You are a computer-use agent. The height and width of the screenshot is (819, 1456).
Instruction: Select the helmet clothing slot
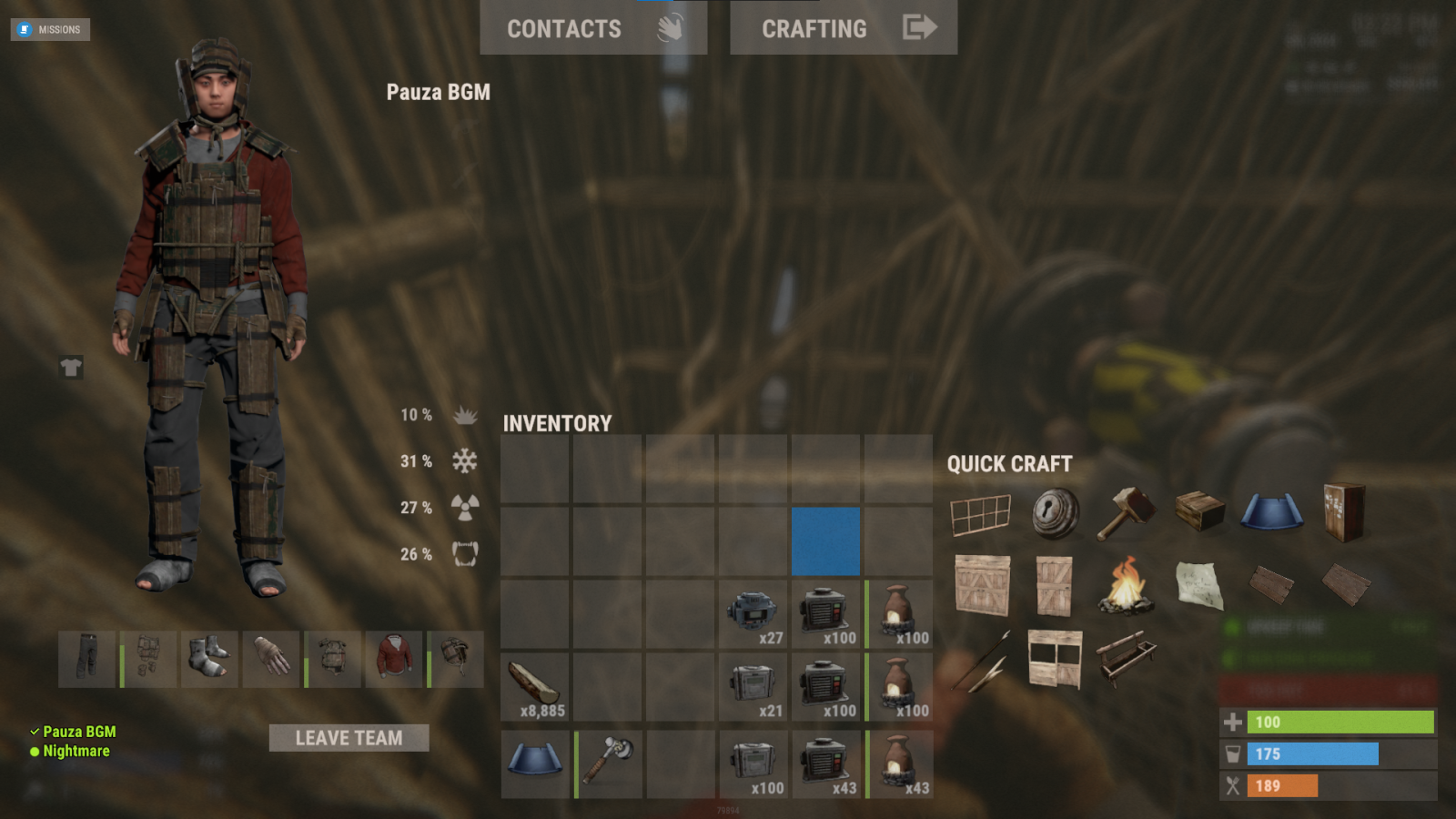pyautogui.click(x=456, y=659)
